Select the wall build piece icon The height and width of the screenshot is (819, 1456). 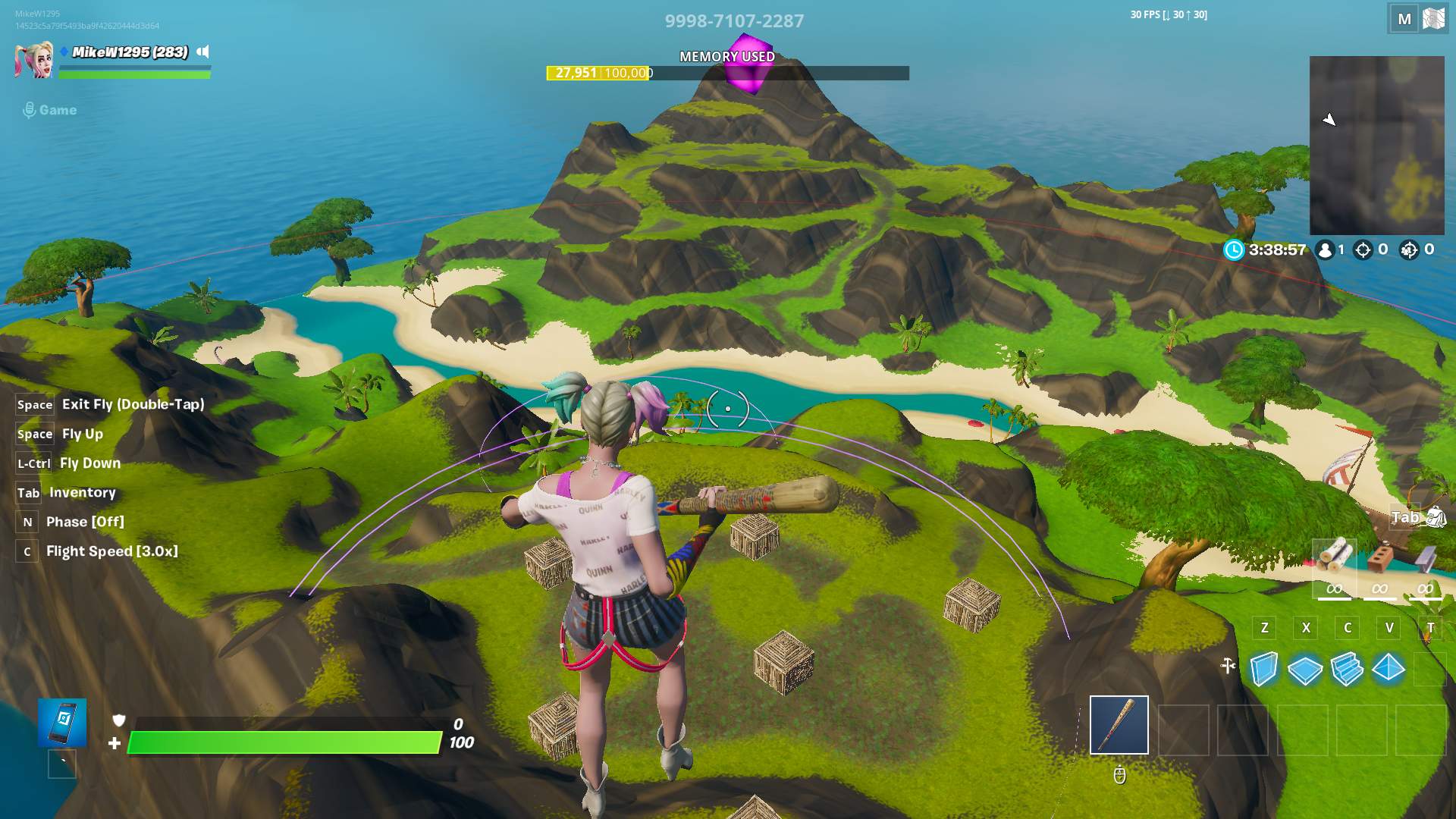pos(1263,670)
